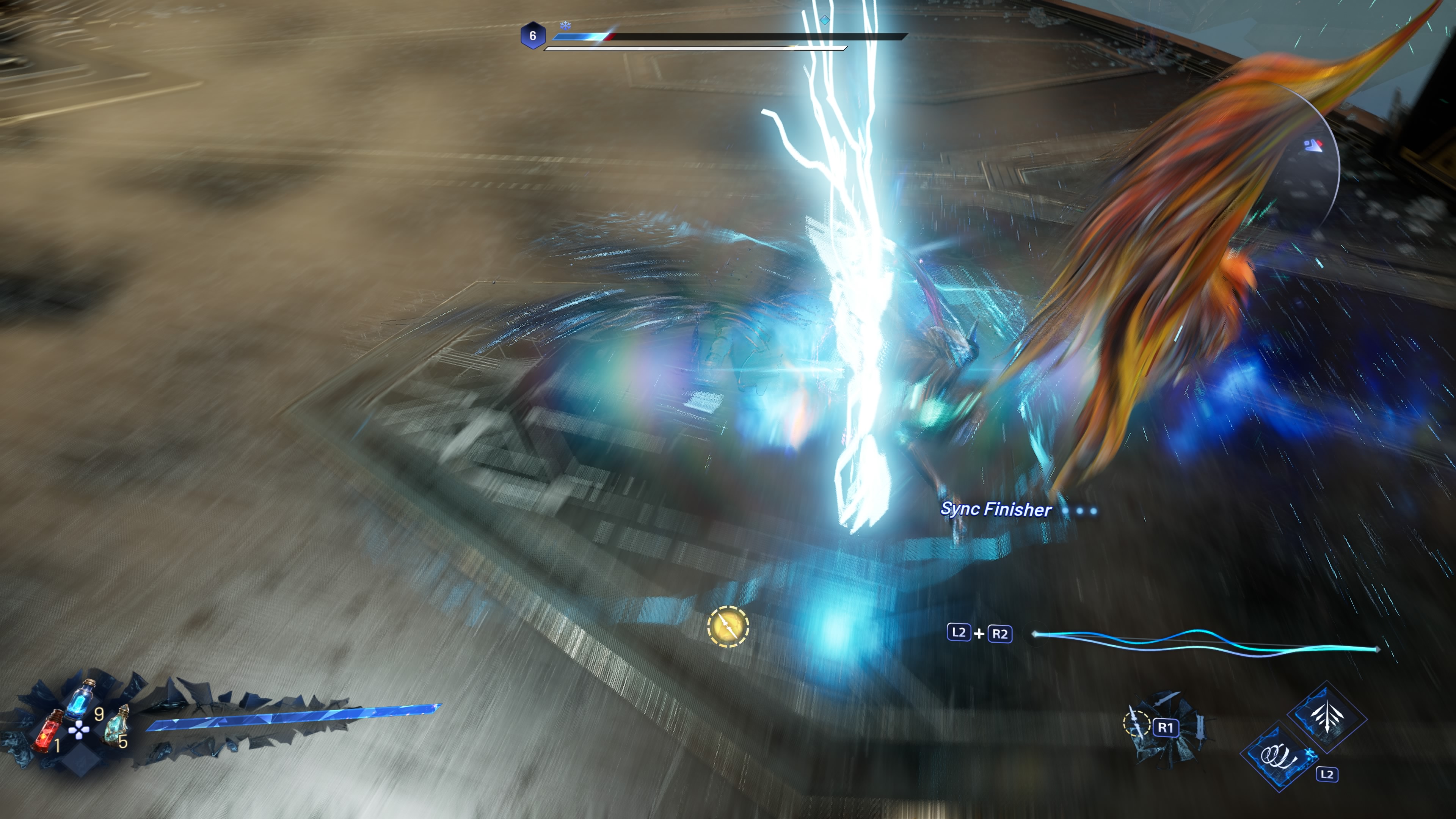Click the yellow dashed lock-on target marker

tap(728, 626)
